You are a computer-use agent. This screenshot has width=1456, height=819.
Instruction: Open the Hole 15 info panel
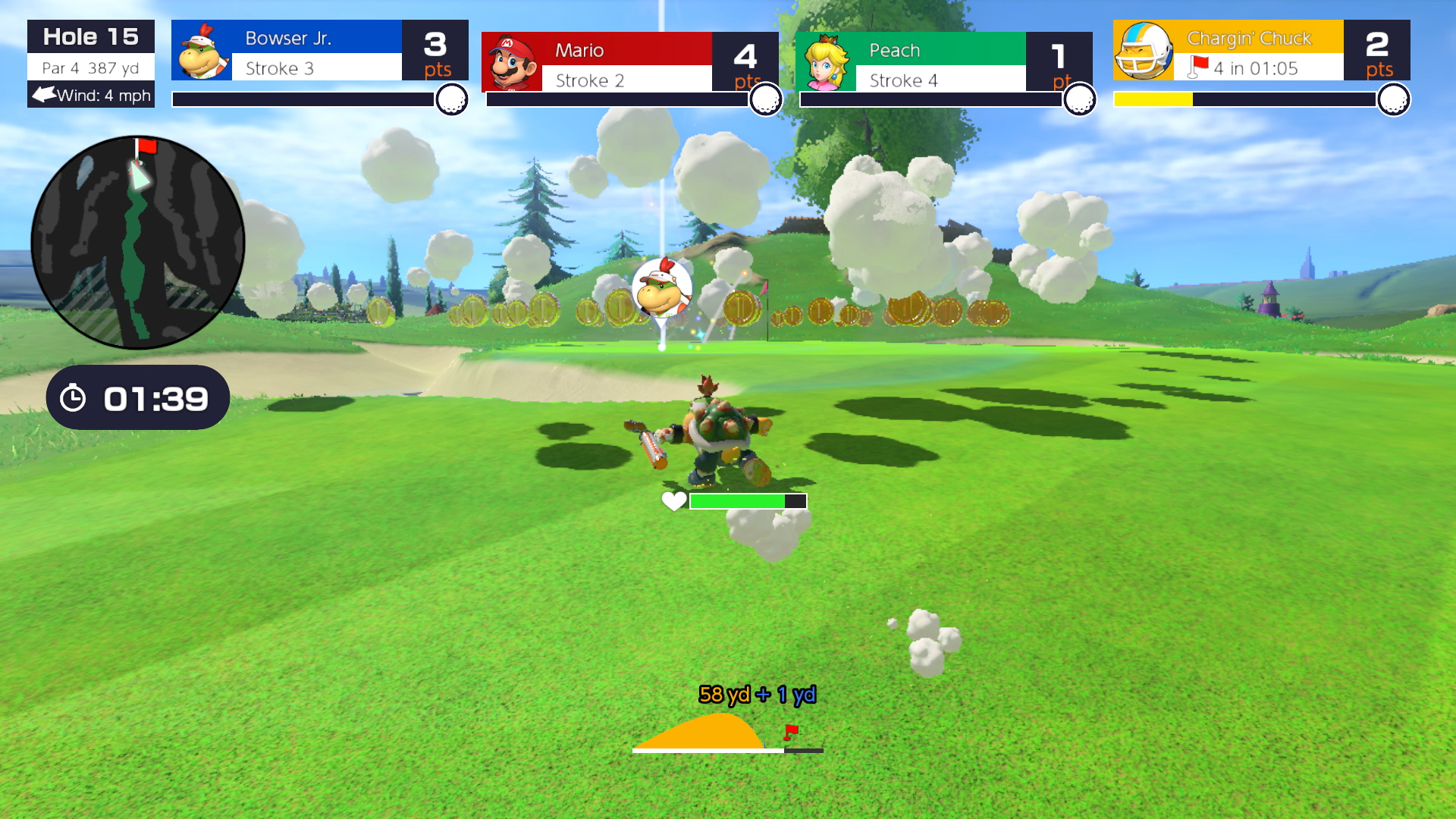[91, 64]
